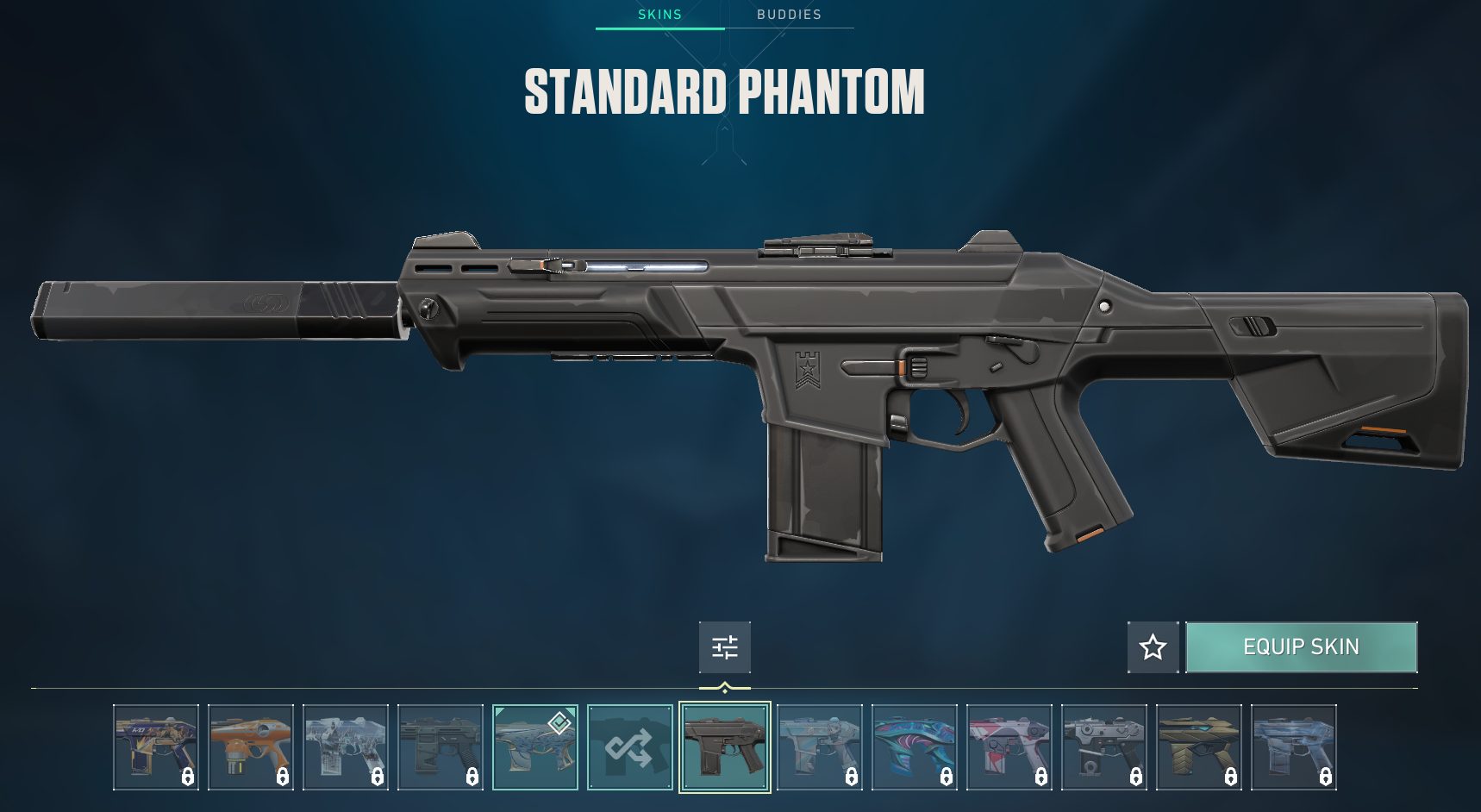Click the Equip Skin button

(x=1301, y=647)
